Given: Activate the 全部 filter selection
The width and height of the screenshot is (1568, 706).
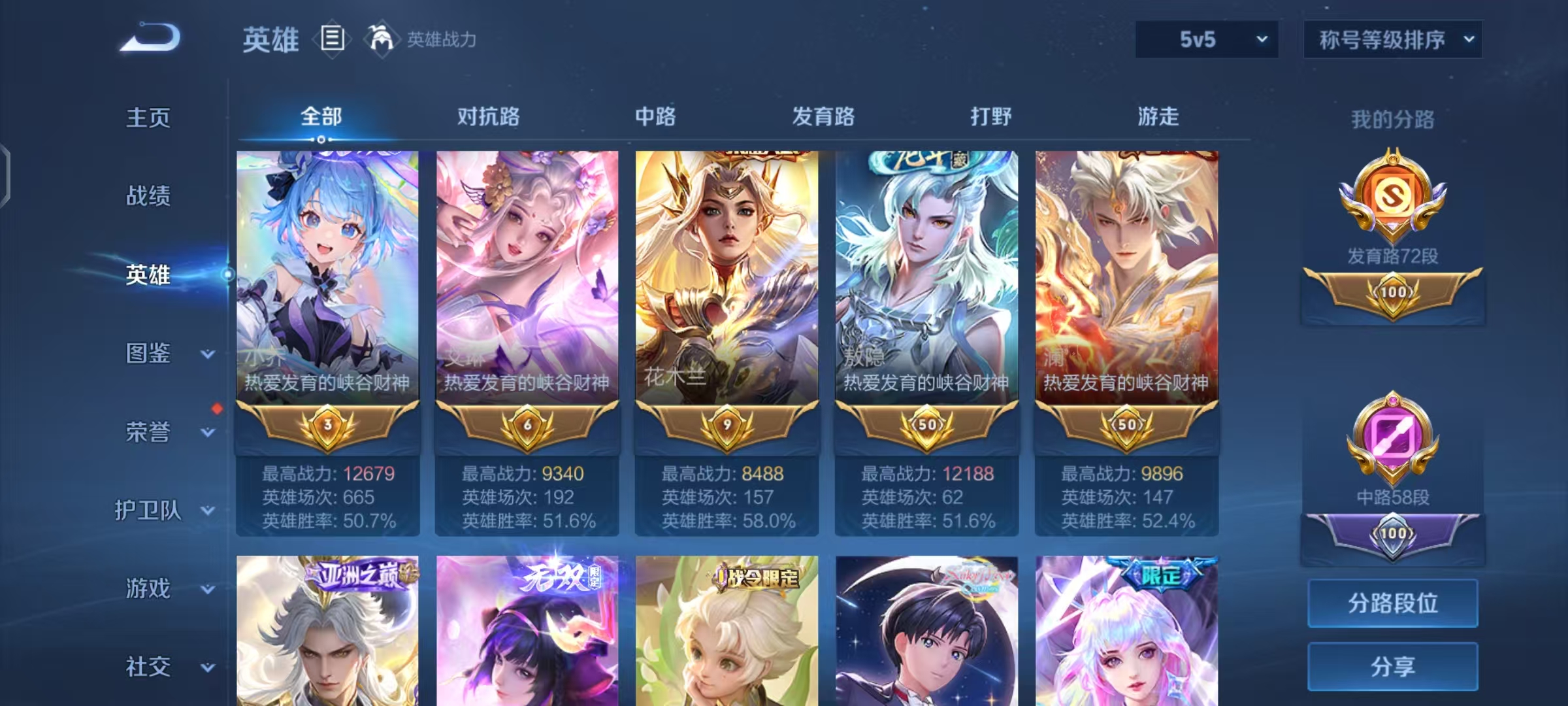Looking at the screenshot, I should pos(319,115).
